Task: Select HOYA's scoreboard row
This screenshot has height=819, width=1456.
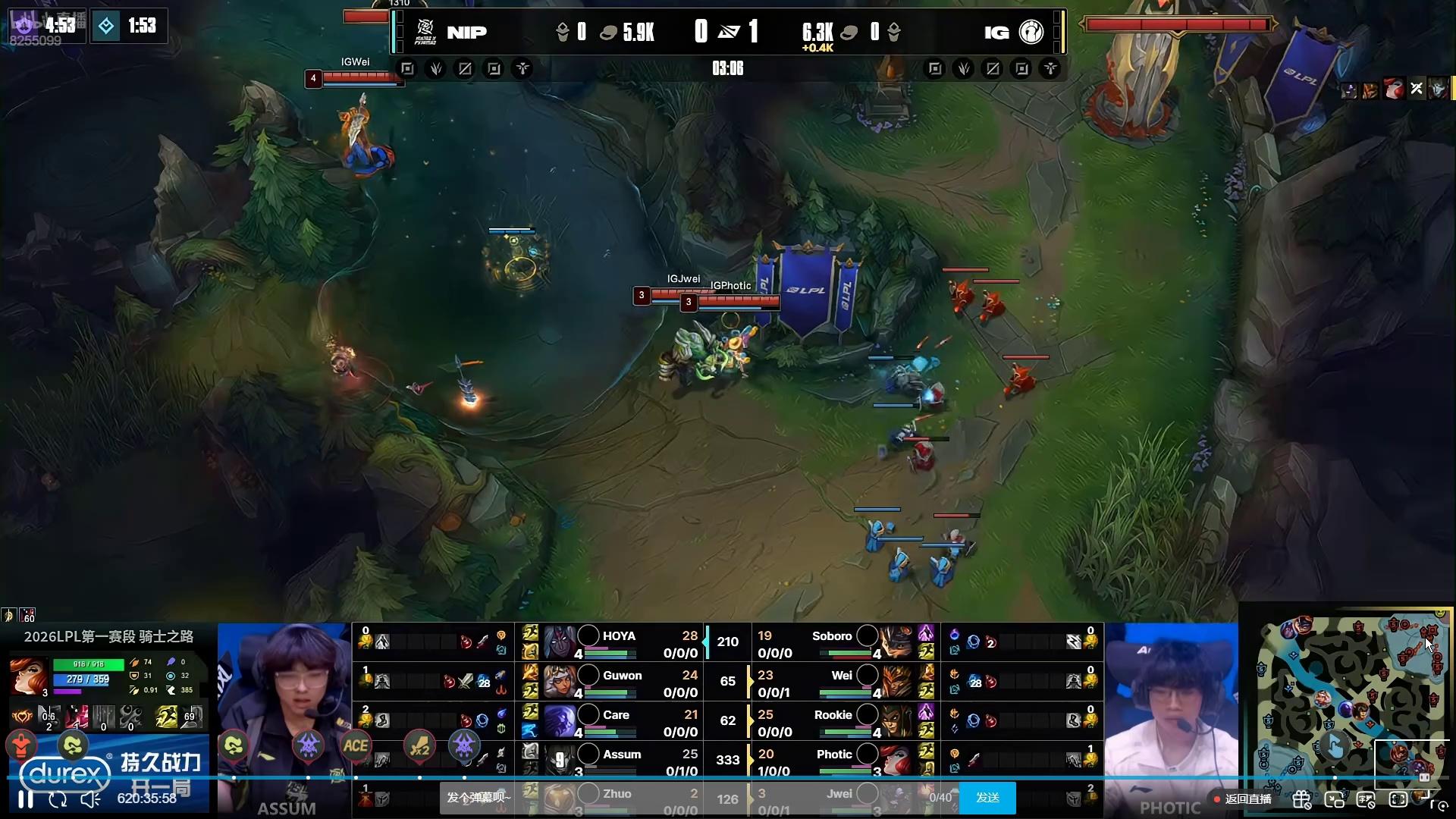Action: 618,642
